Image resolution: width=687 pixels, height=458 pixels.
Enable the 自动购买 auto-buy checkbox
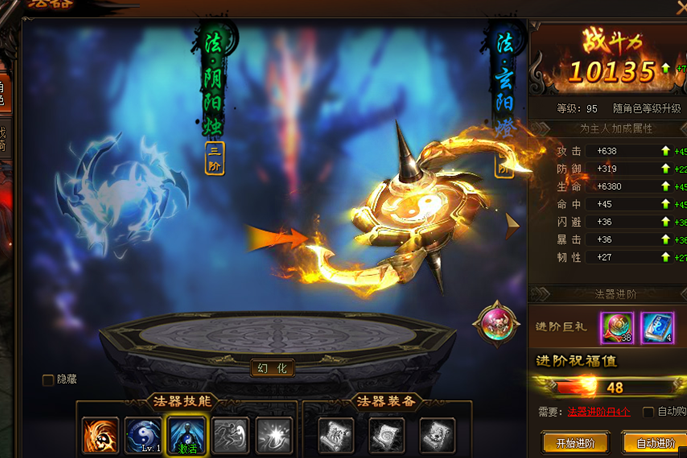click(x=649, y=412)
